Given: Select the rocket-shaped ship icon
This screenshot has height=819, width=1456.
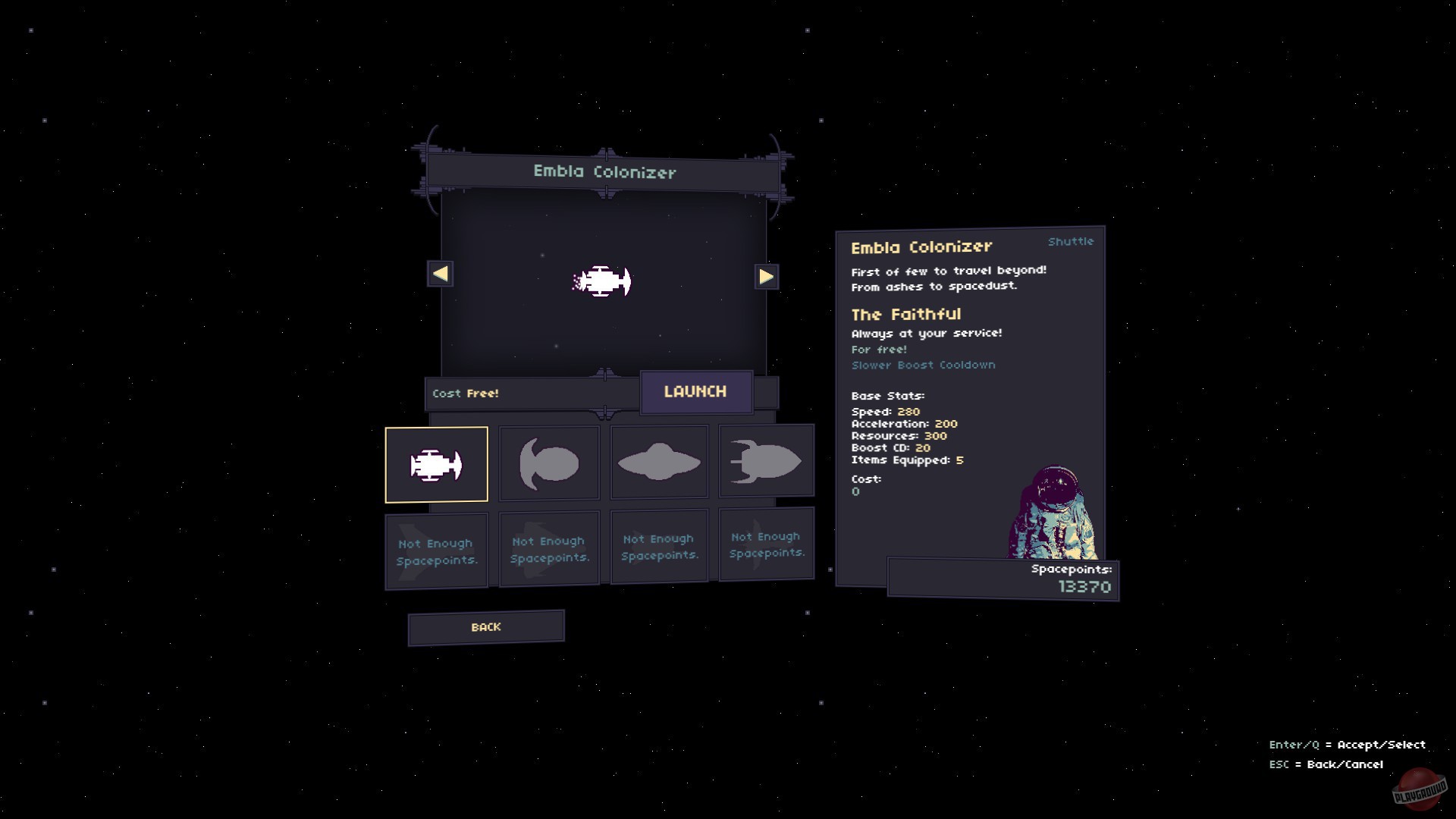Looking at the screenshot, I should point(766,461).
